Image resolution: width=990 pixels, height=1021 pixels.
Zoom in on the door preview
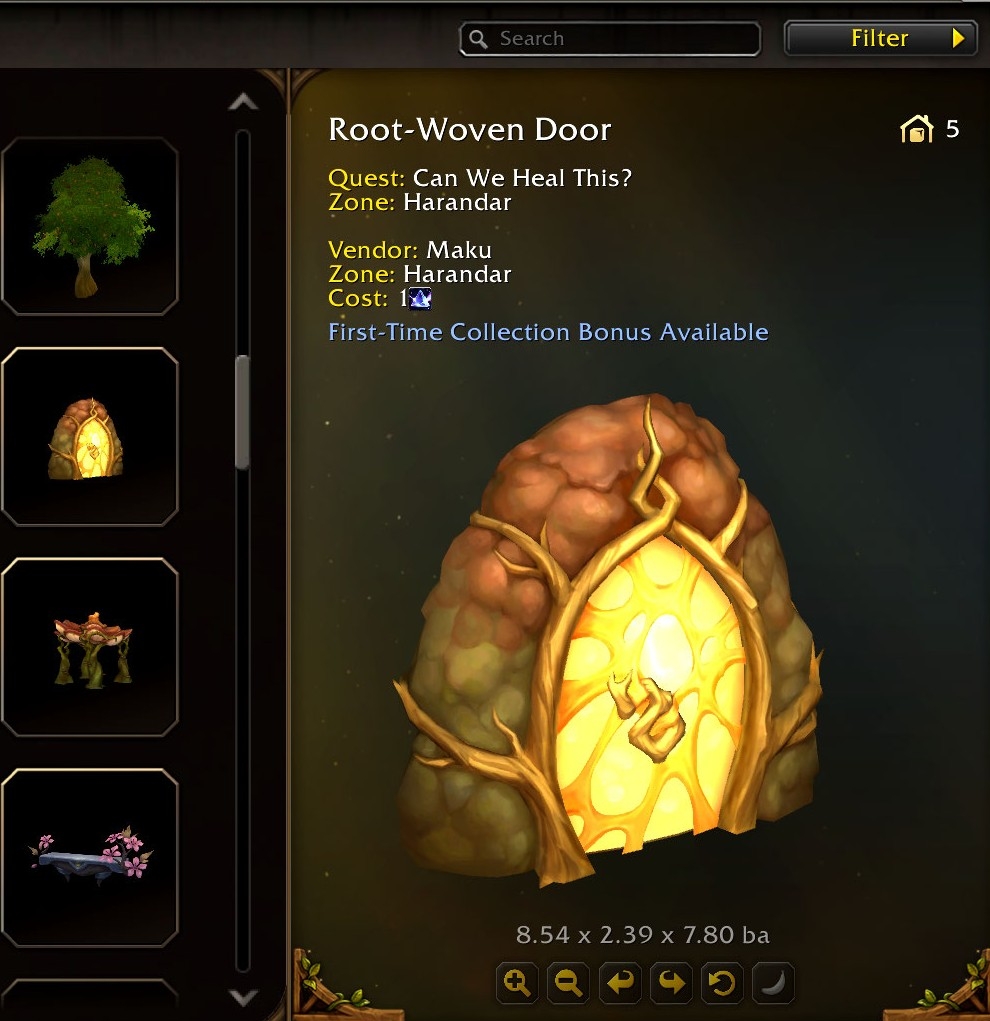point(517,983)
